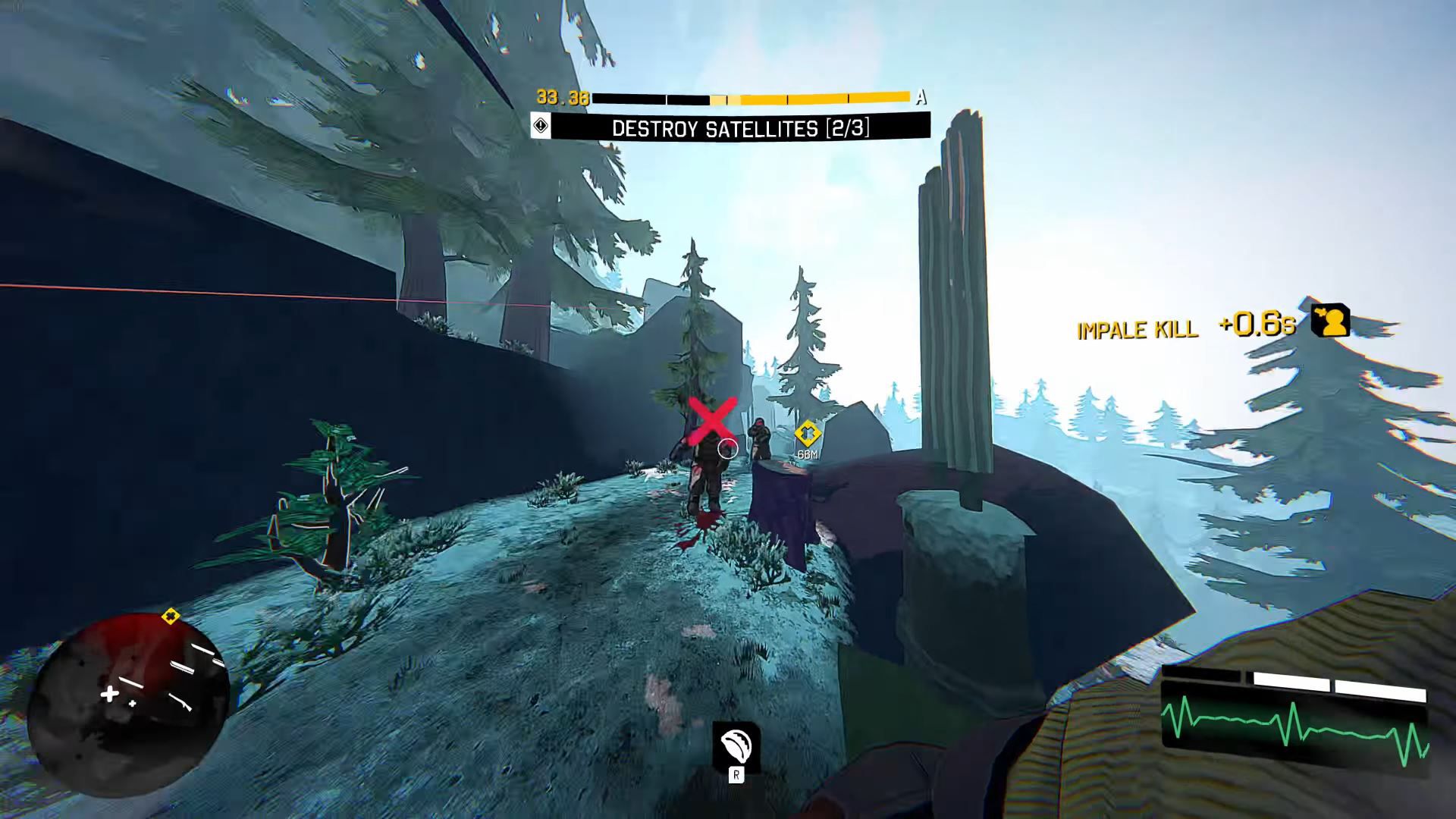Click the Impale Kill bonus icon
This screenshot has height=819, width=1456.
tap(1331, 321)
